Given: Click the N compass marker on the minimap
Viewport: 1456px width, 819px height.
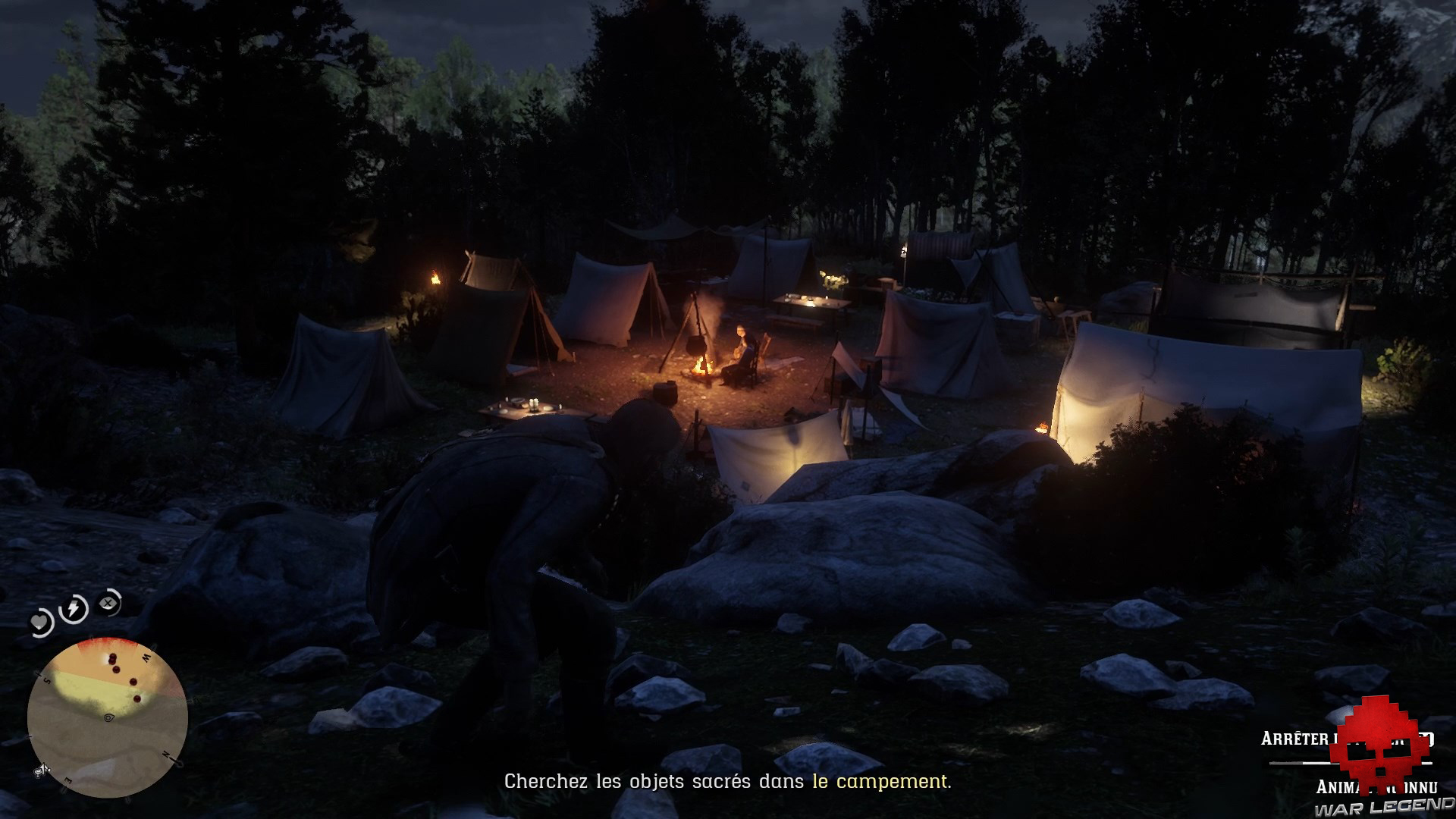Looking at the screenshot, I should click(x=166, y=754).
